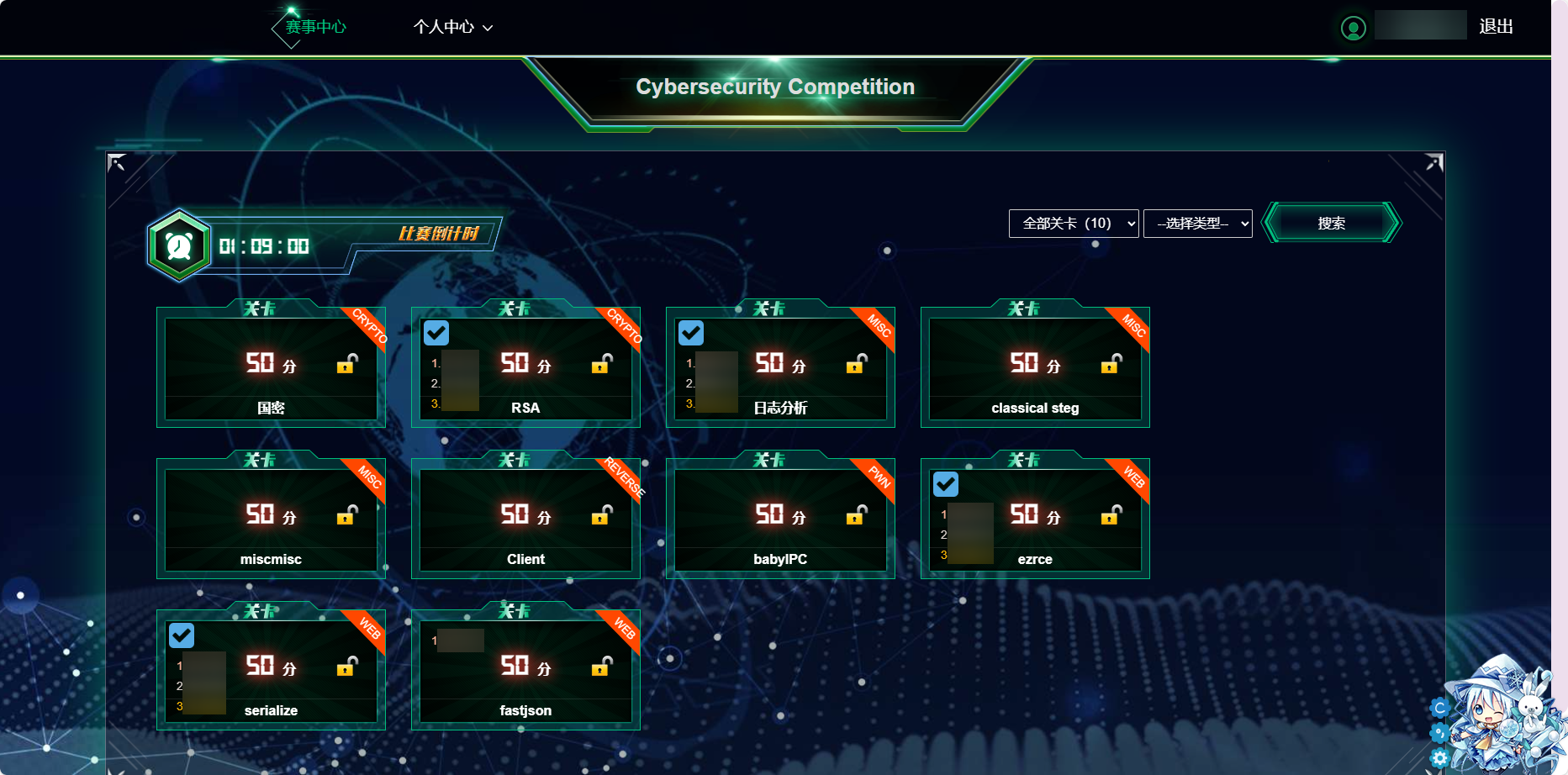Log out with 退出
The height and width of the screenshot is (775, 1568).
1496,27
